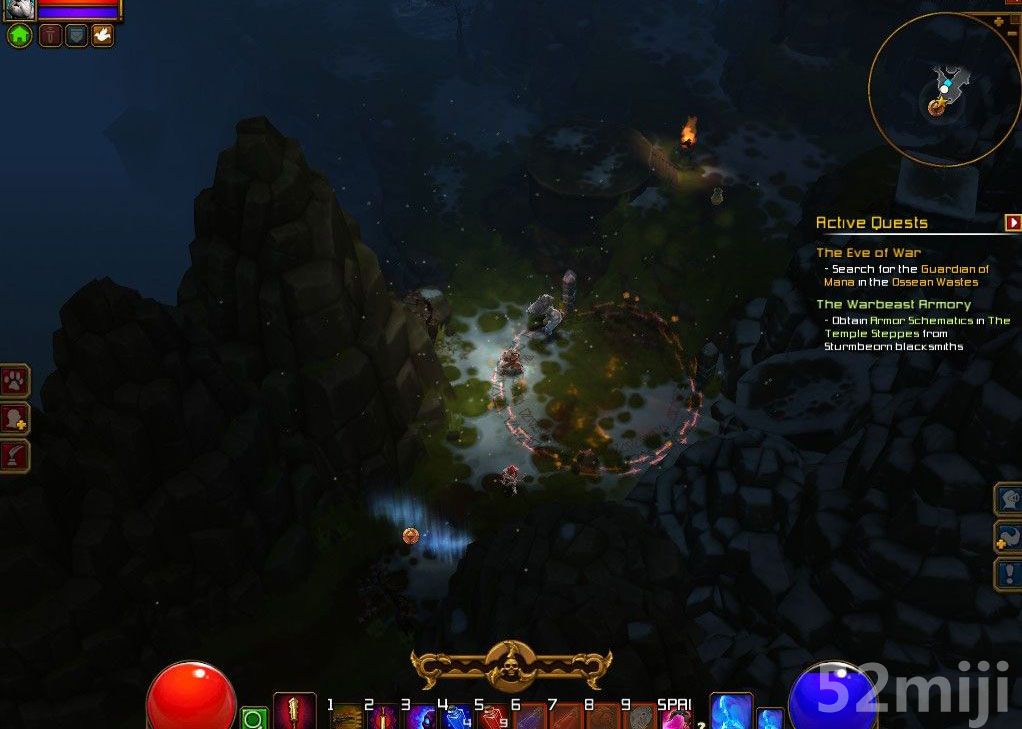Image resolution: width=1022 pixels, height=729 pixels.
Task: Use the red potion in hotbar slot 5
Action: tap(494, 717)
